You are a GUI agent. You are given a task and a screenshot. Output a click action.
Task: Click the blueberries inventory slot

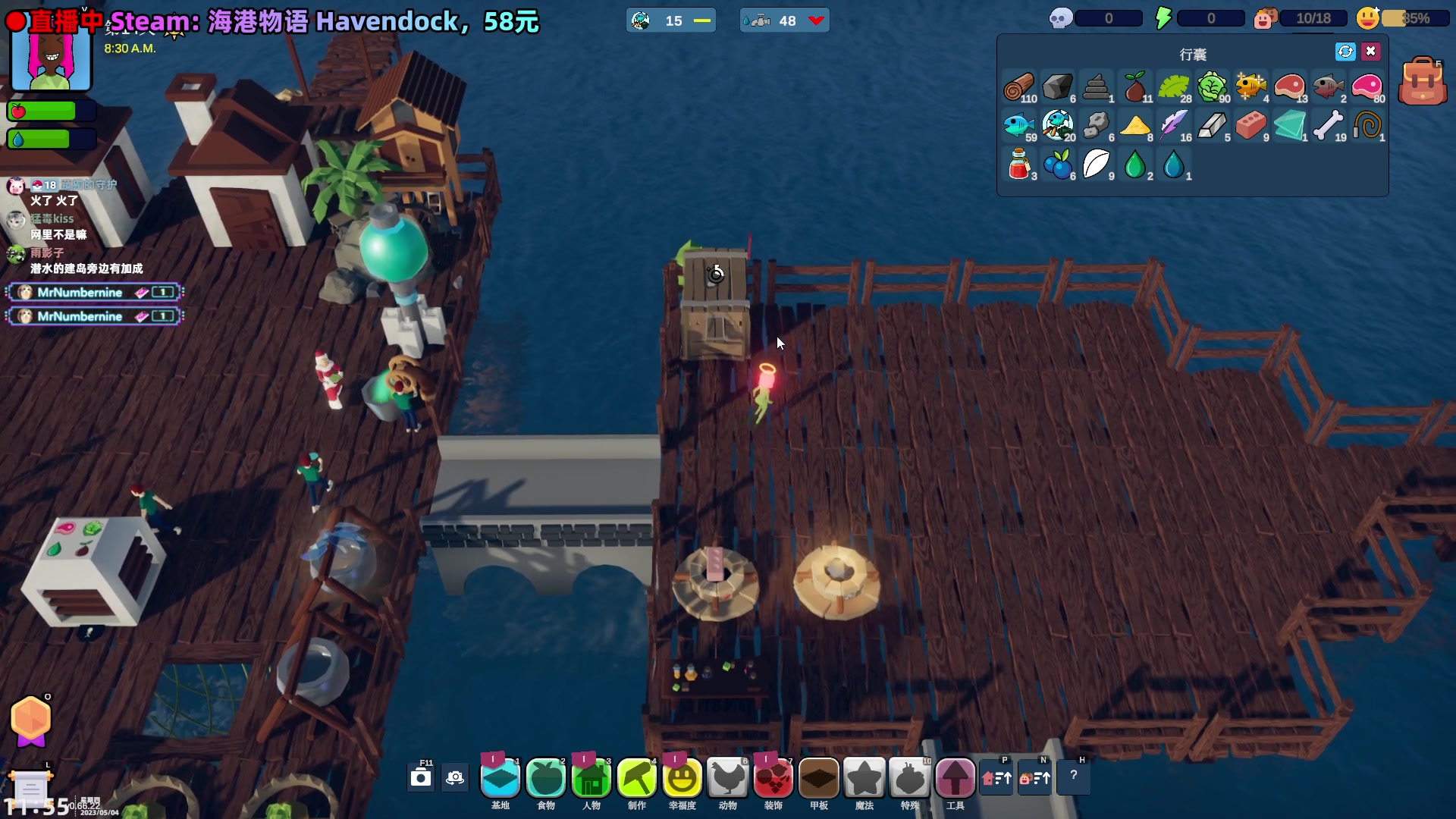coord(1058,165)
